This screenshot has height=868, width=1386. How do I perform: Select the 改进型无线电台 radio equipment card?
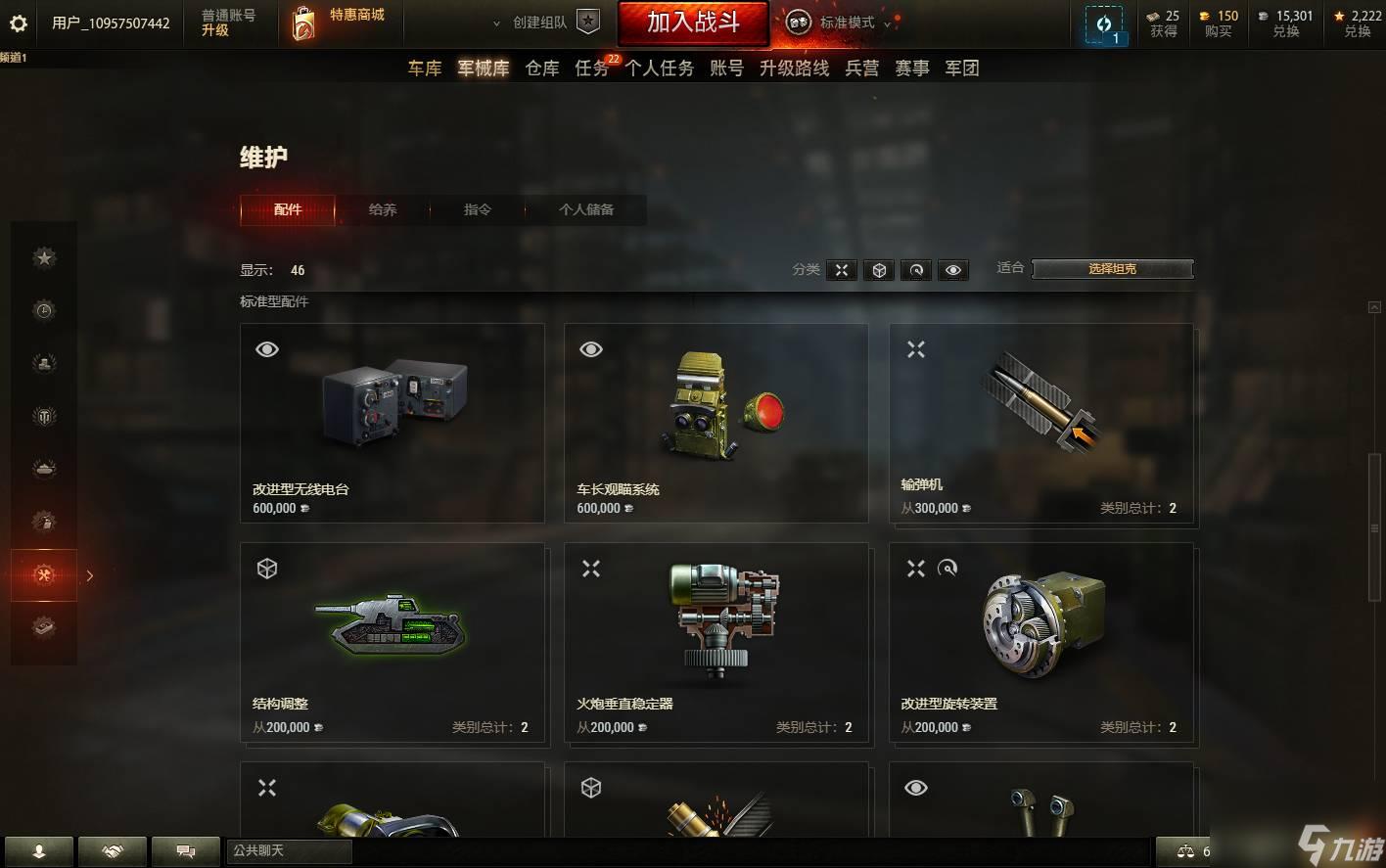click(x=392, y=423)
